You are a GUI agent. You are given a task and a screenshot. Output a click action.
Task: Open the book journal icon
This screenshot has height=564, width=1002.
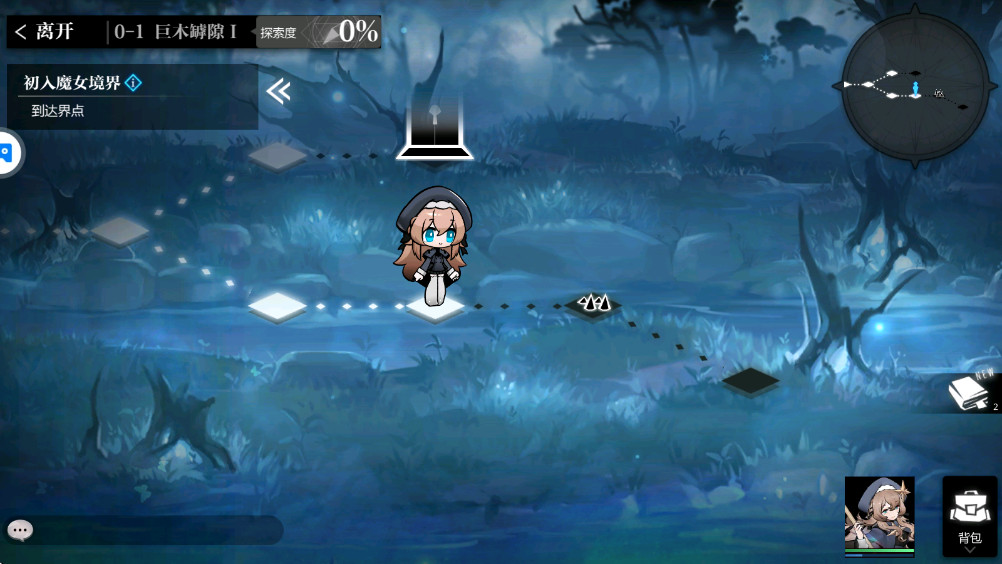[x=968, y=393]
